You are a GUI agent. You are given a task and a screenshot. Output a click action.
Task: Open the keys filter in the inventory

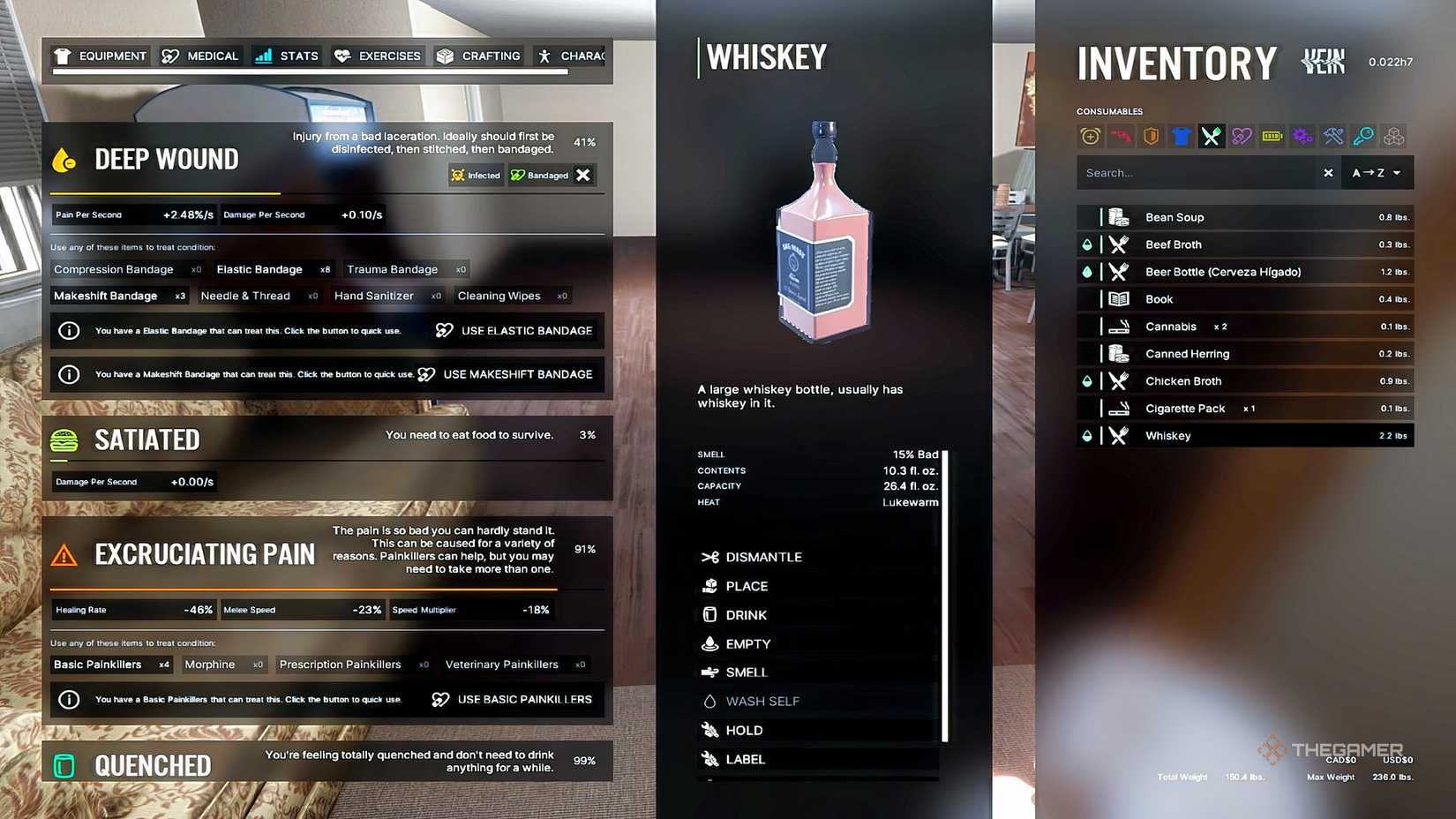(x=1363, y=136)
